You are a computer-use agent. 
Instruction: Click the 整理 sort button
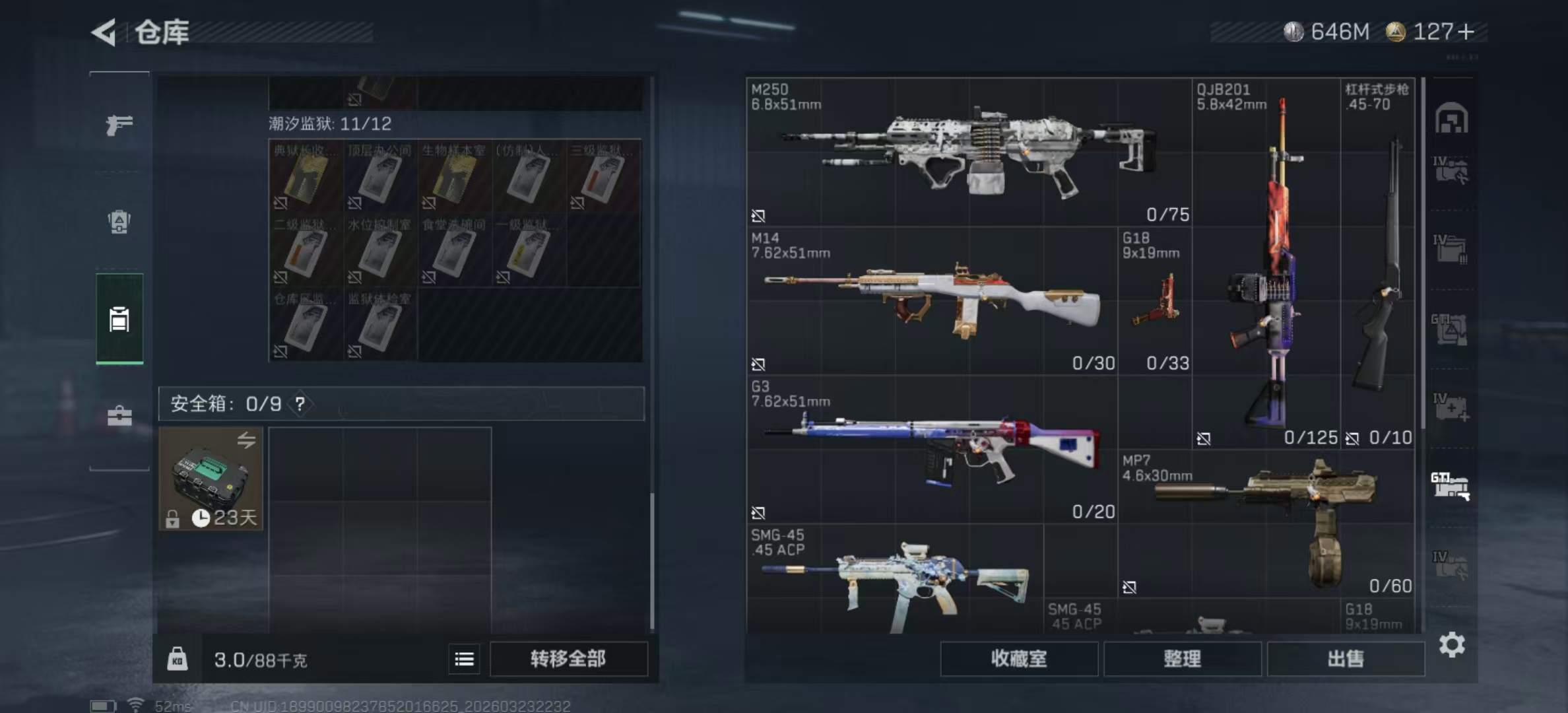point(1182,659)
